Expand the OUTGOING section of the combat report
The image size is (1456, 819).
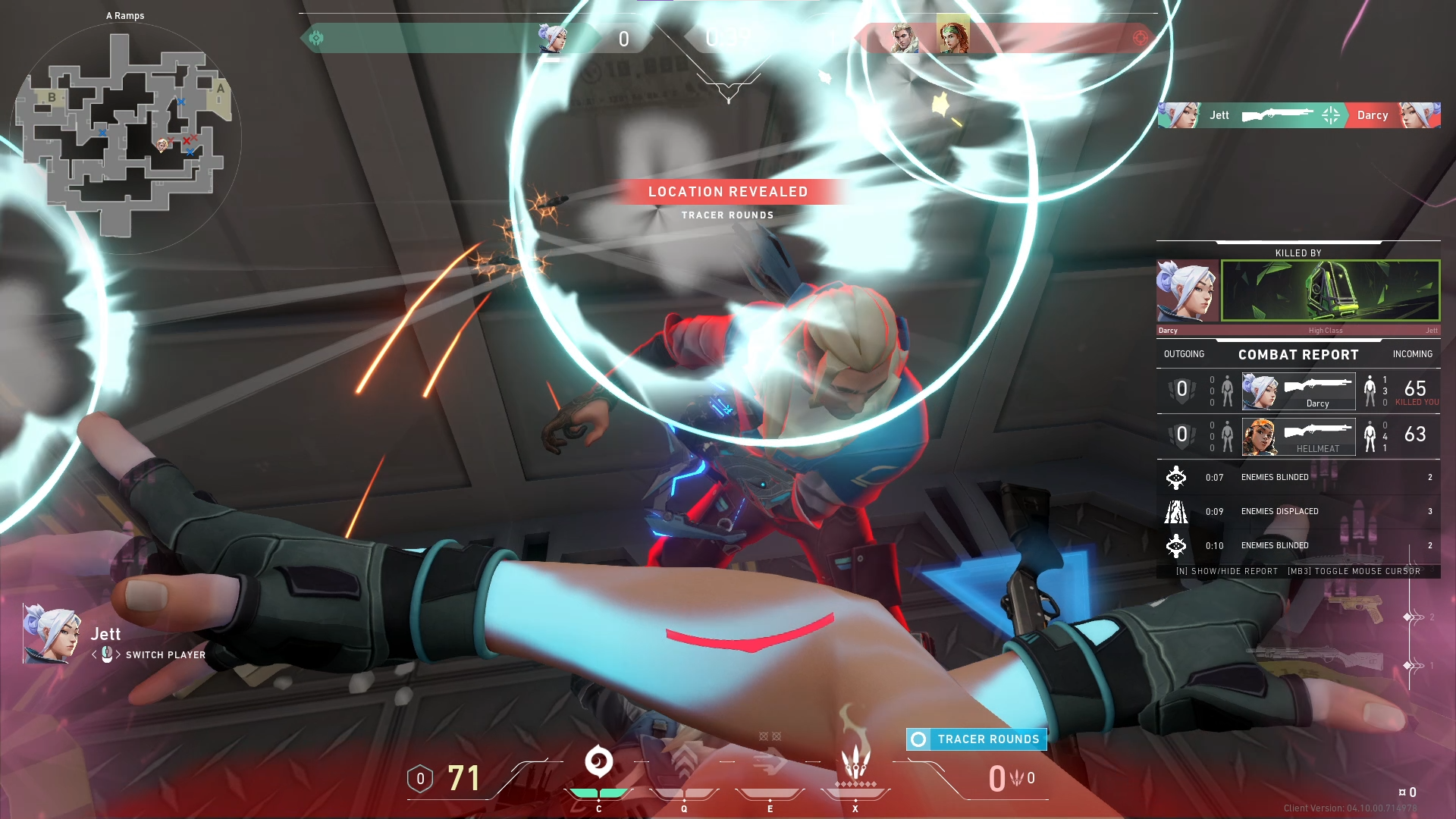1185,353
